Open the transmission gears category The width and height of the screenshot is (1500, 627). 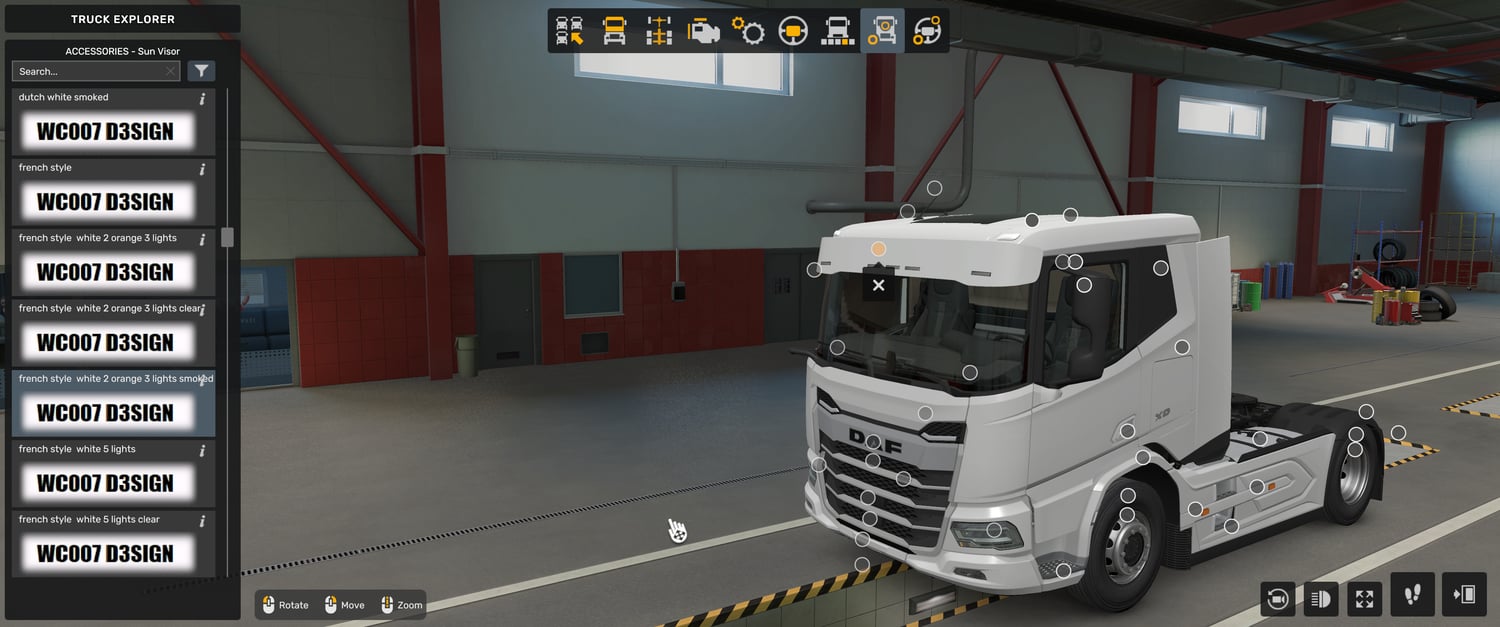(x=748, y=31)
